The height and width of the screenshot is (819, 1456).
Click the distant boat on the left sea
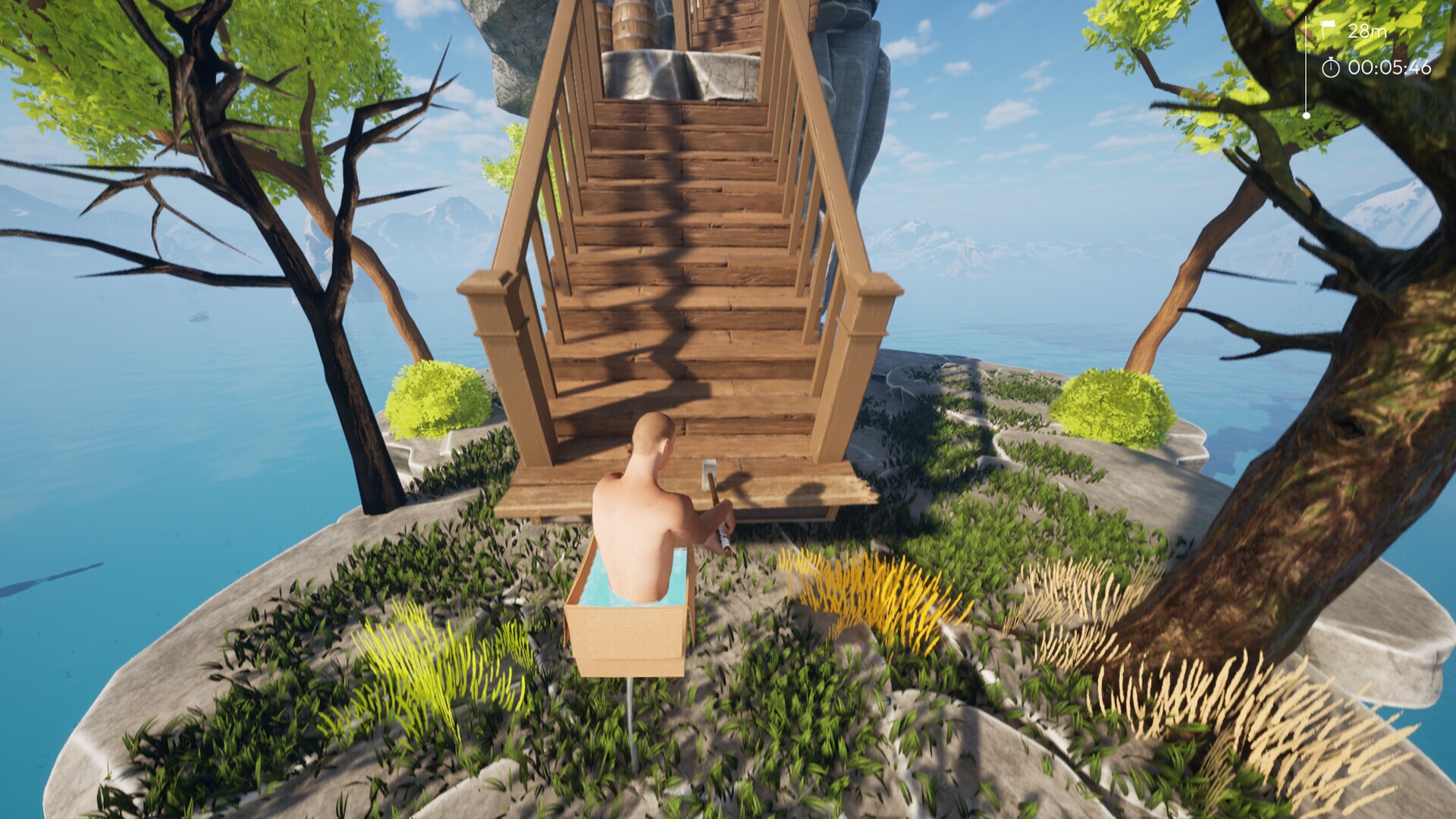[x=199, y=317]
